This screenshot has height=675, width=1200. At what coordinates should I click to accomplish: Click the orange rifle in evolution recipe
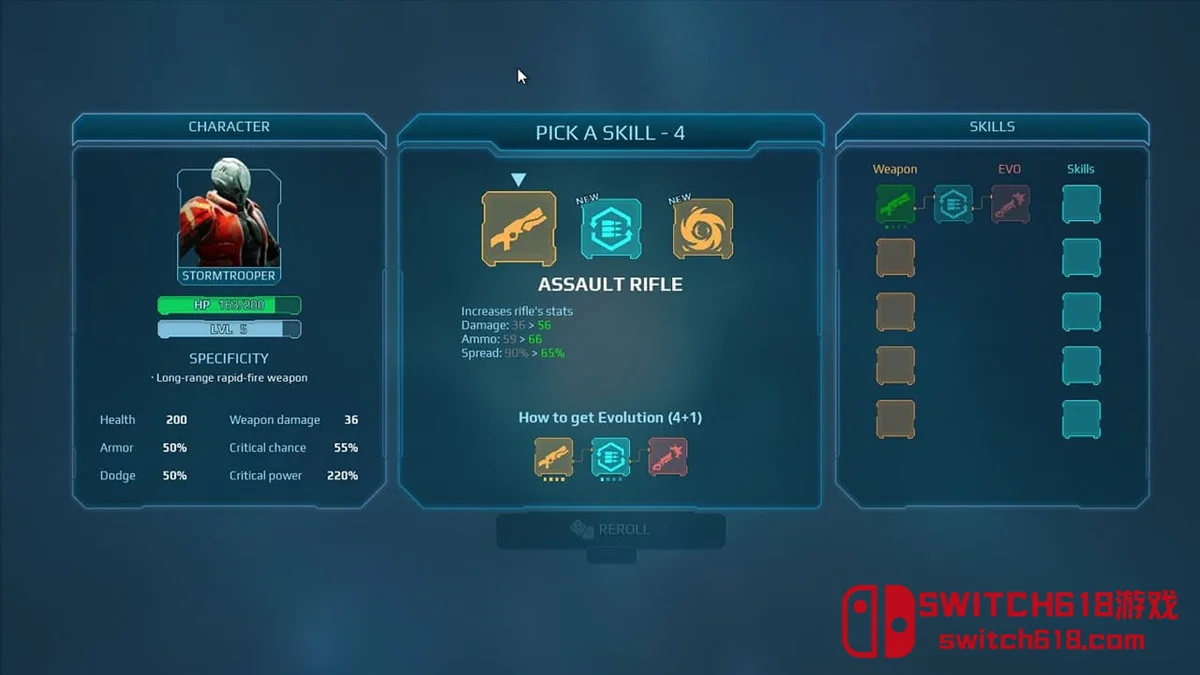[x=554, y=457]
